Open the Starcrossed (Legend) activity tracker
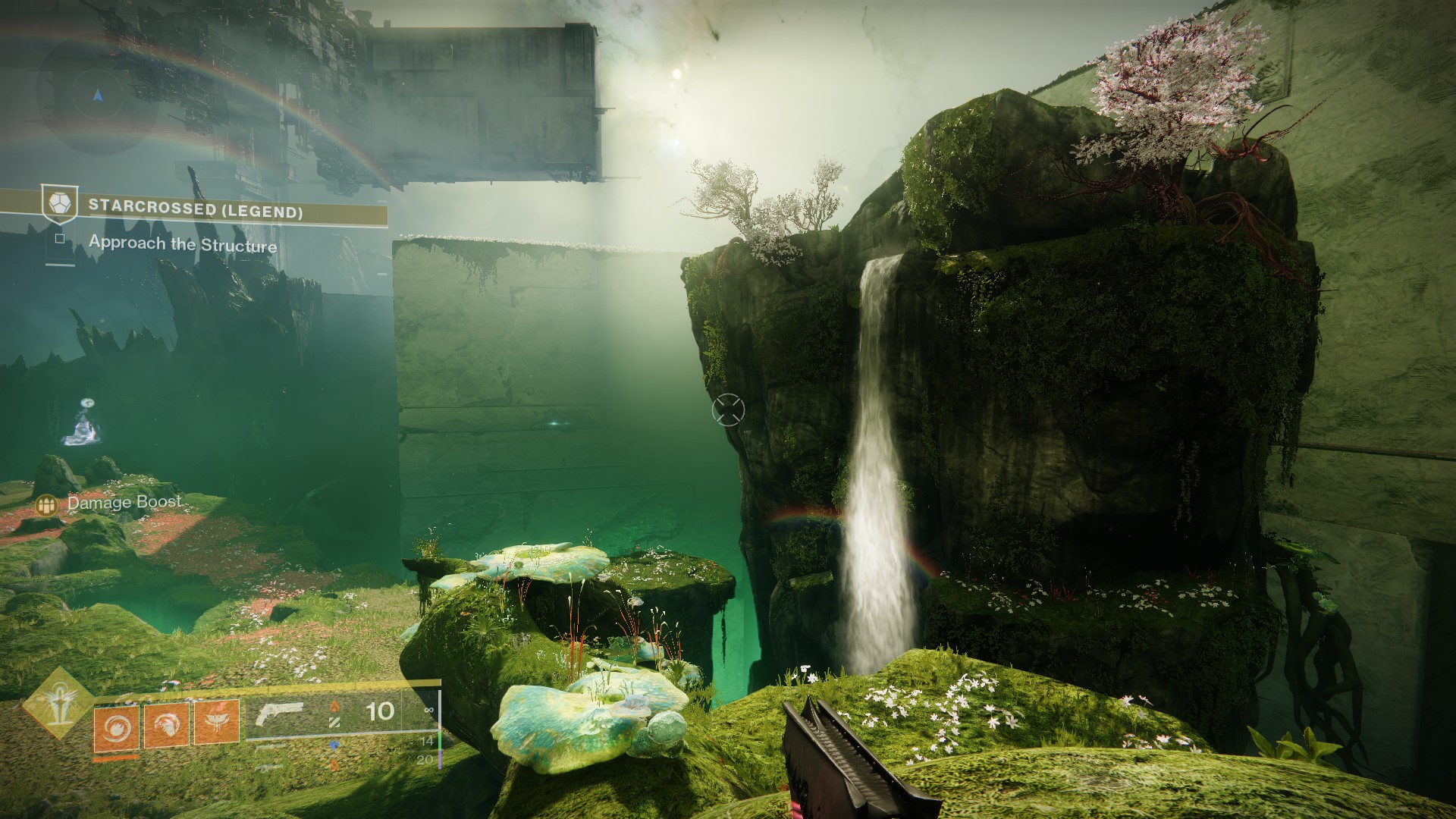Screen dimensions: 1456x819 196,208
